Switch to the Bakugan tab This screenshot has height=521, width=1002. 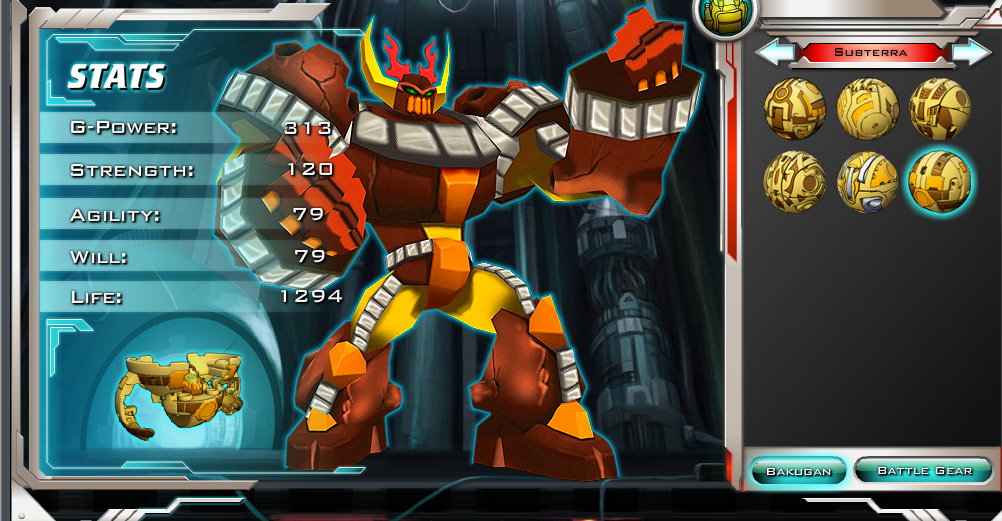point(798,470)
